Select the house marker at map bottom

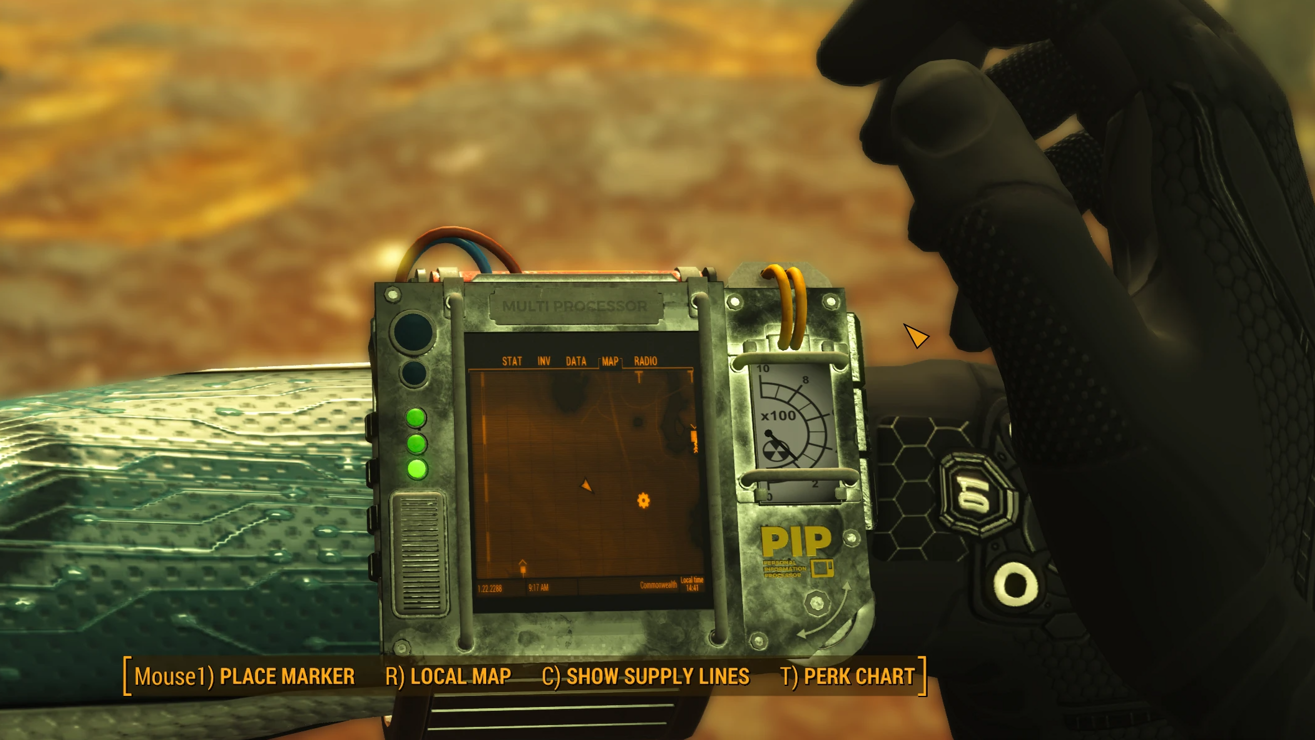tap(522, 567)
